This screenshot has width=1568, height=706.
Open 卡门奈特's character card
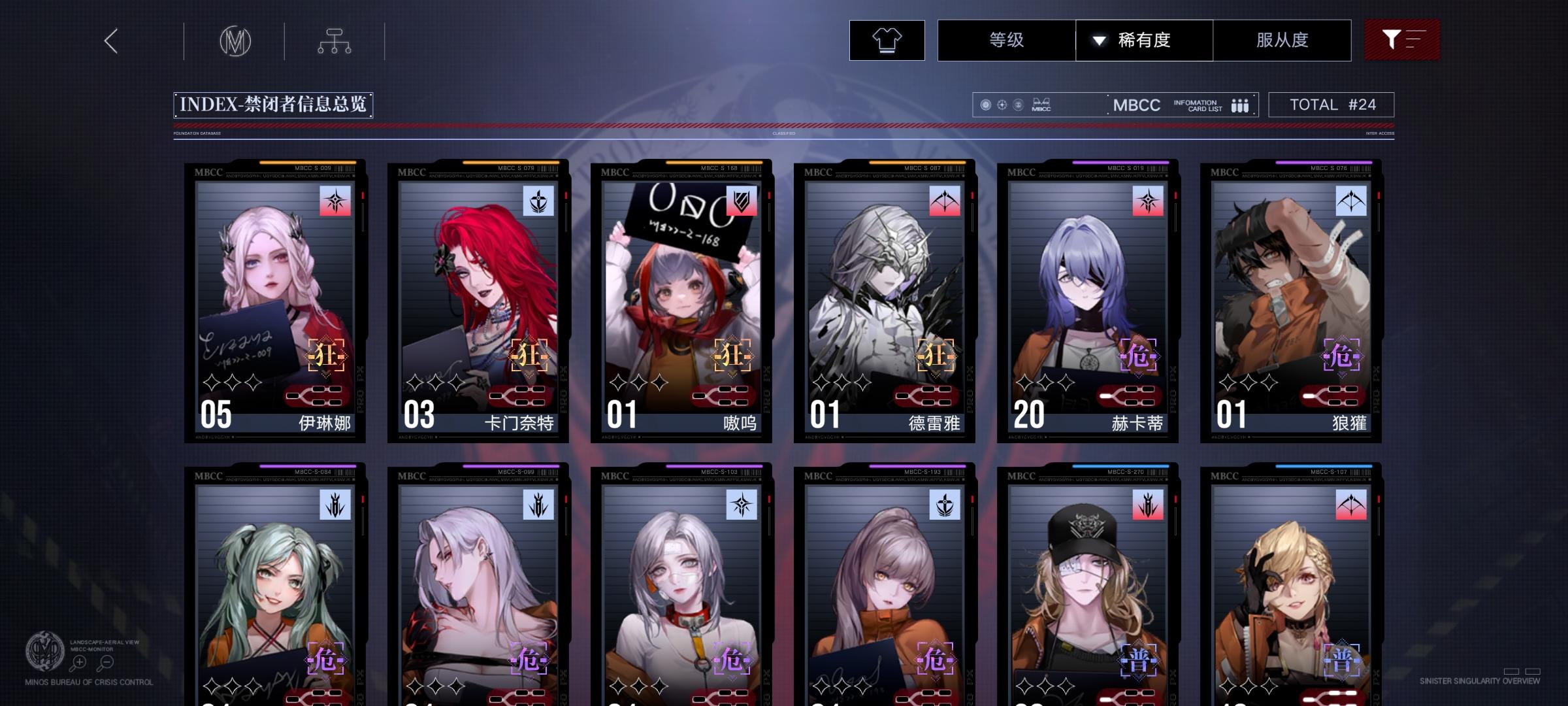click(477, 301)
